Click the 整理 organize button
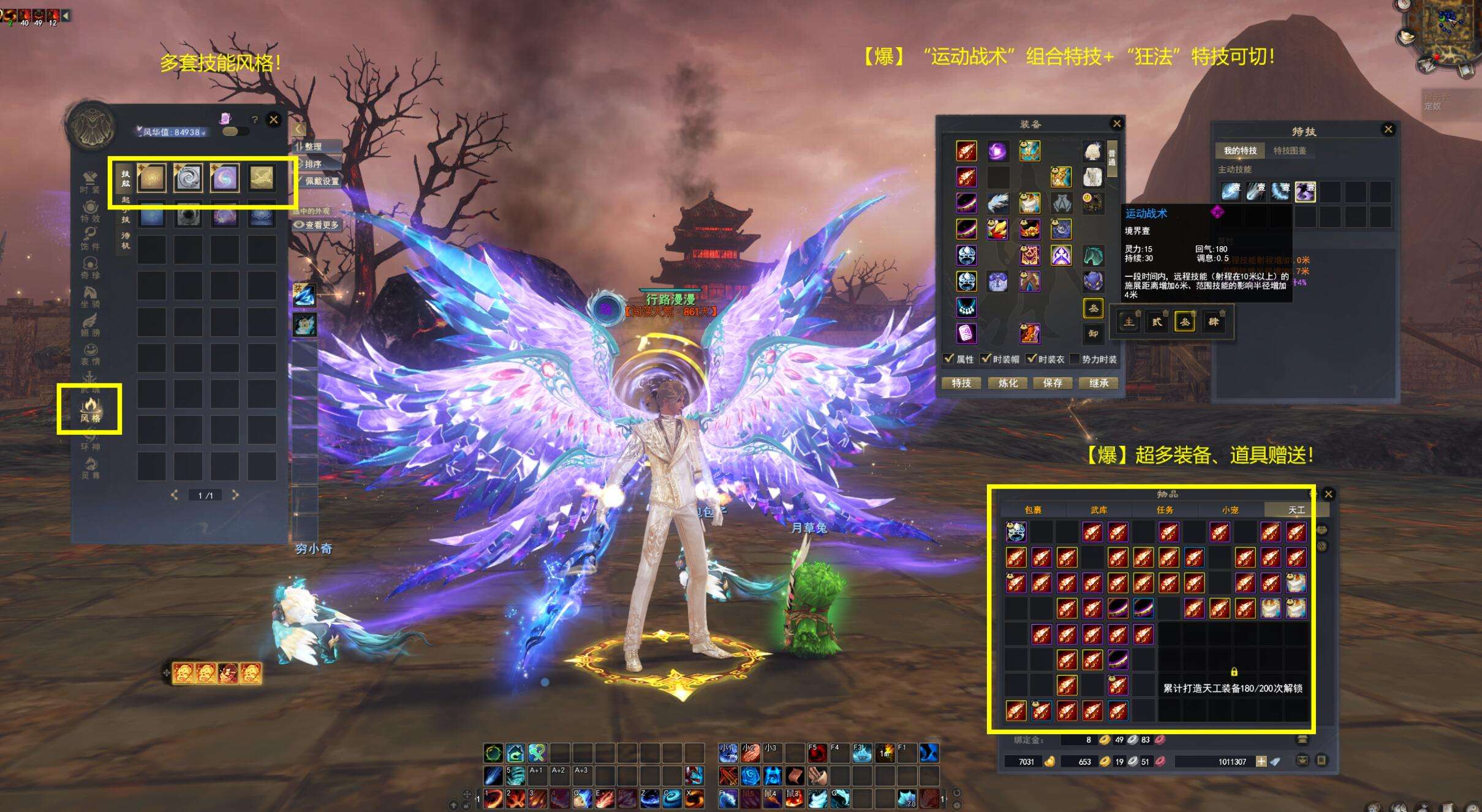The image size is (1482, 812). point(313,147)
